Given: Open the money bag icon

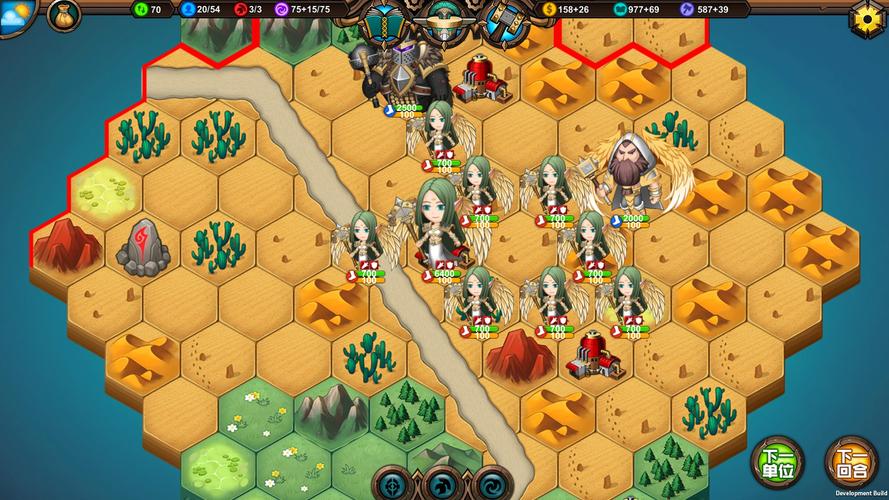Looking at the screenshot, I should click(64, 15).
